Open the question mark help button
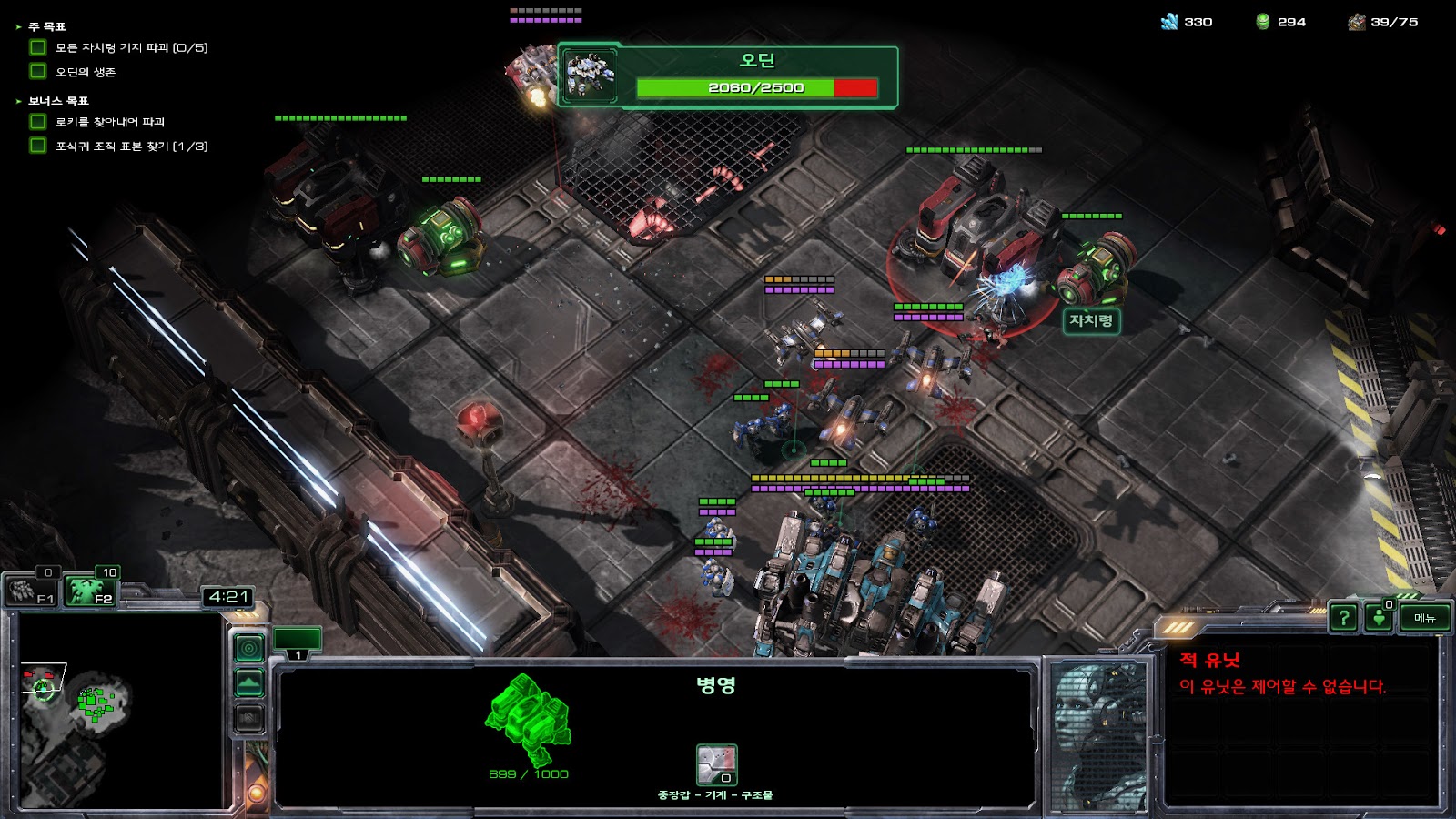The height and width of the screenshot is (819, 1456). coord(1343,618)
